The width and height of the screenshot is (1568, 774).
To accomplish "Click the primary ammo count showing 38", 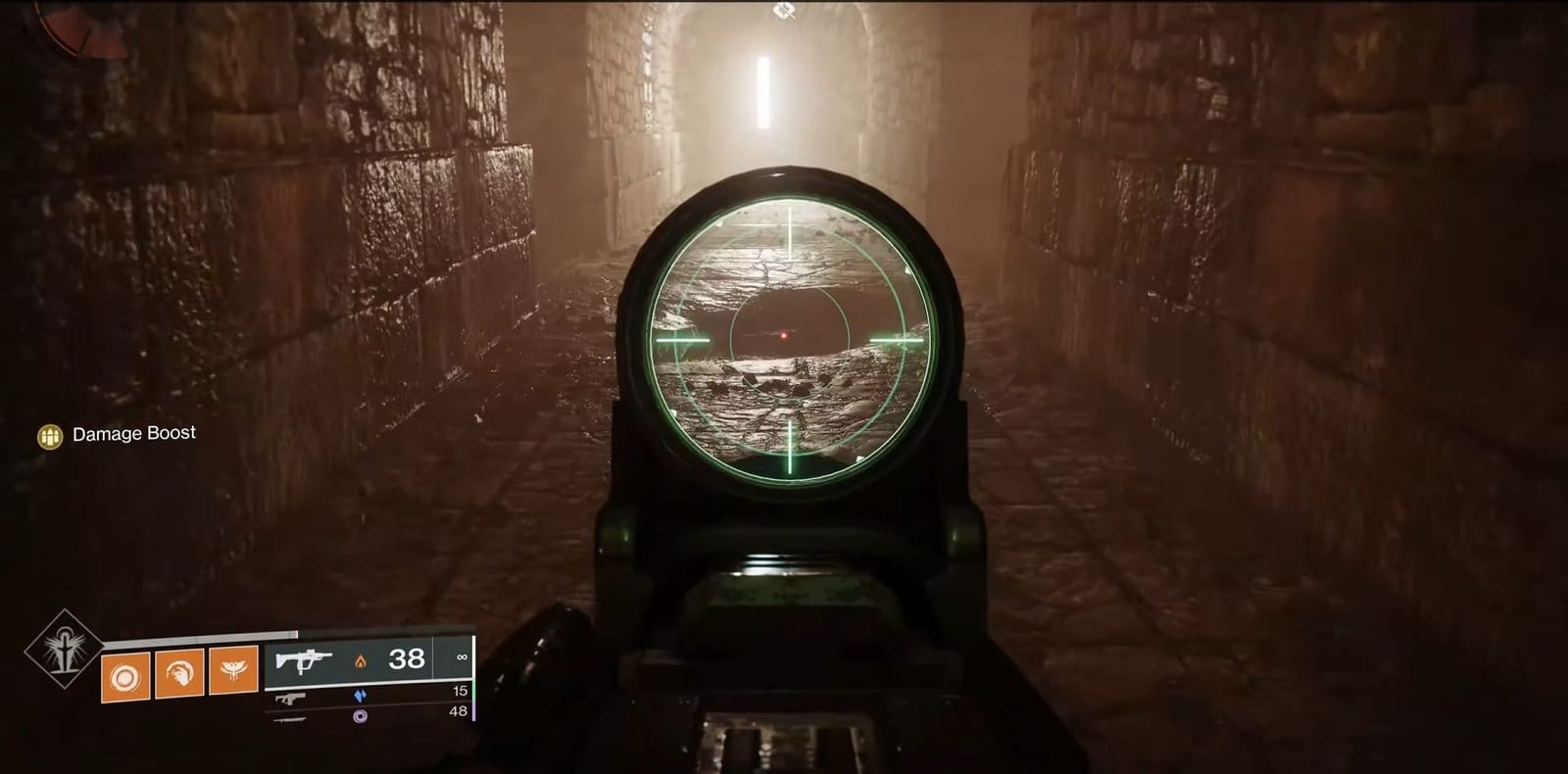I will pyautogui.click(x=406, y=658).
